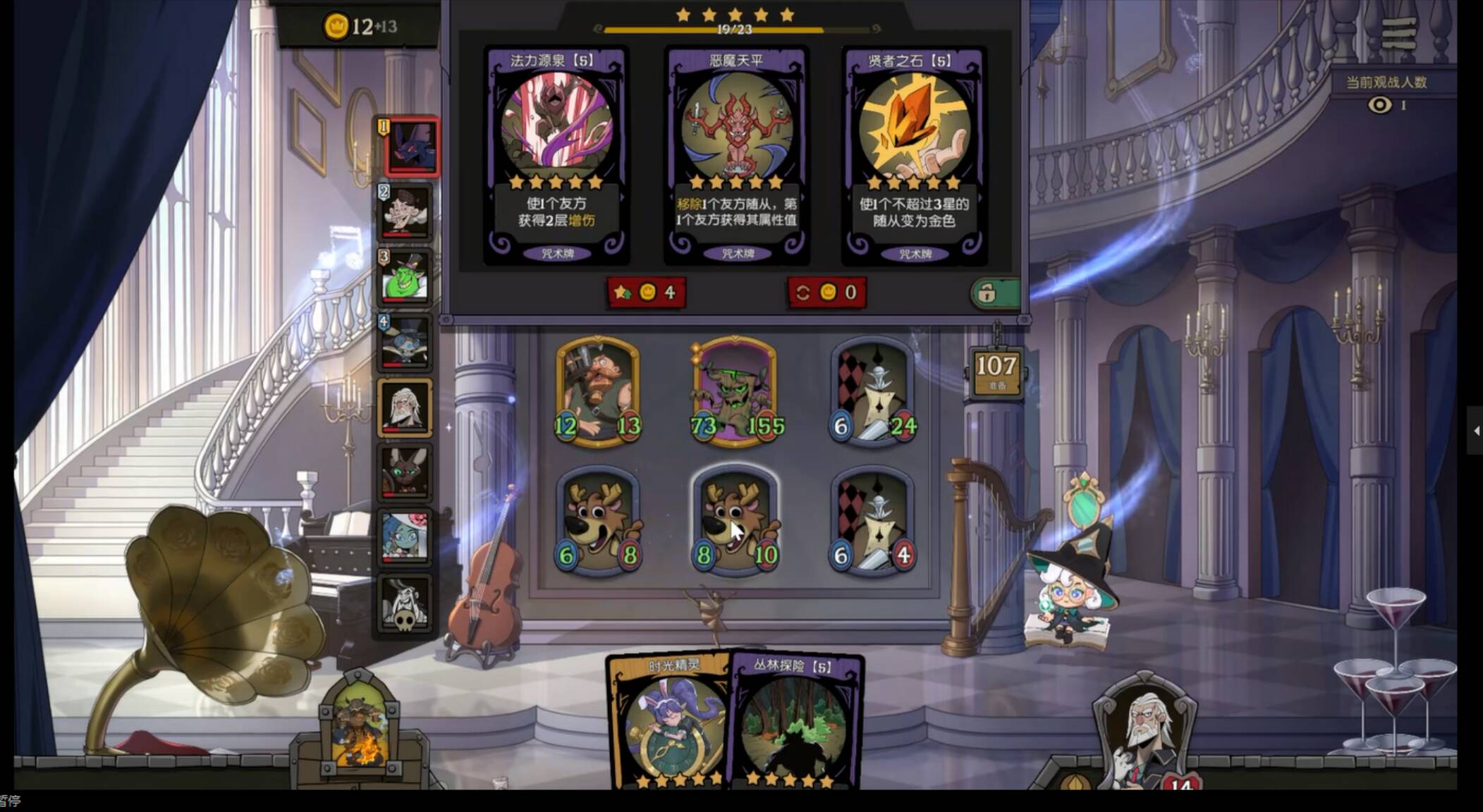
Task: Toggle the green shop lock button
Action: (x=994, y=293)
